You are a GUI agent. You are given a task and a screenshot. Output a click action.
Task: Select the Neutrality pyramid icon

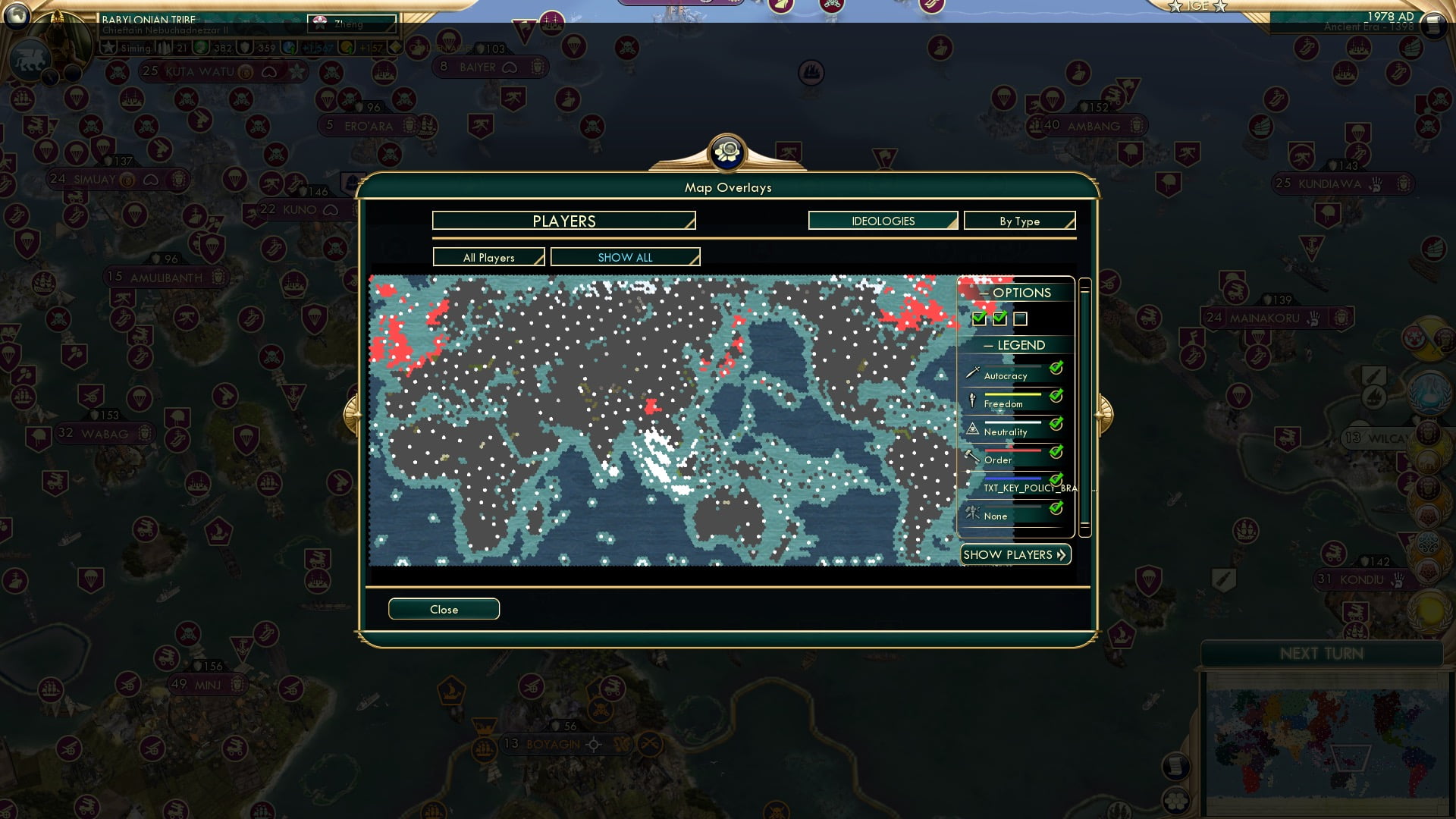(x=972, y=427)
